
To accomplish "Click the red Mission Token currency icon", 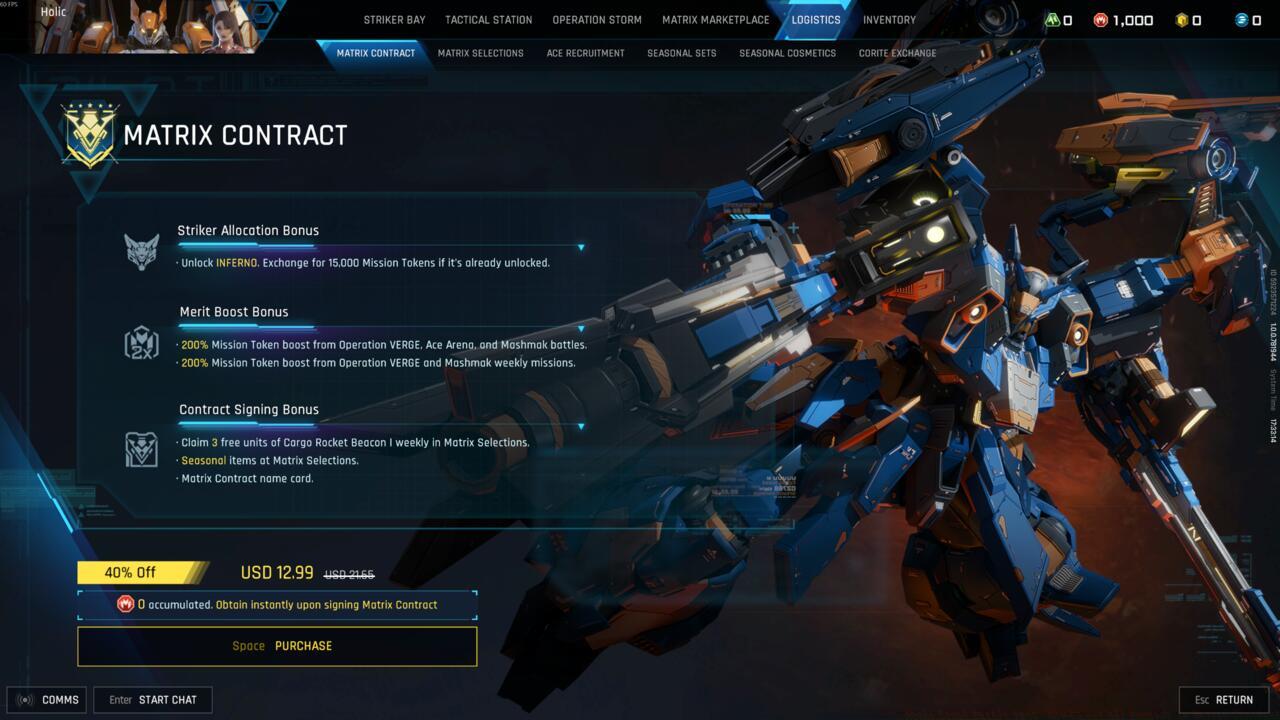I will [x=1098, y=19].
